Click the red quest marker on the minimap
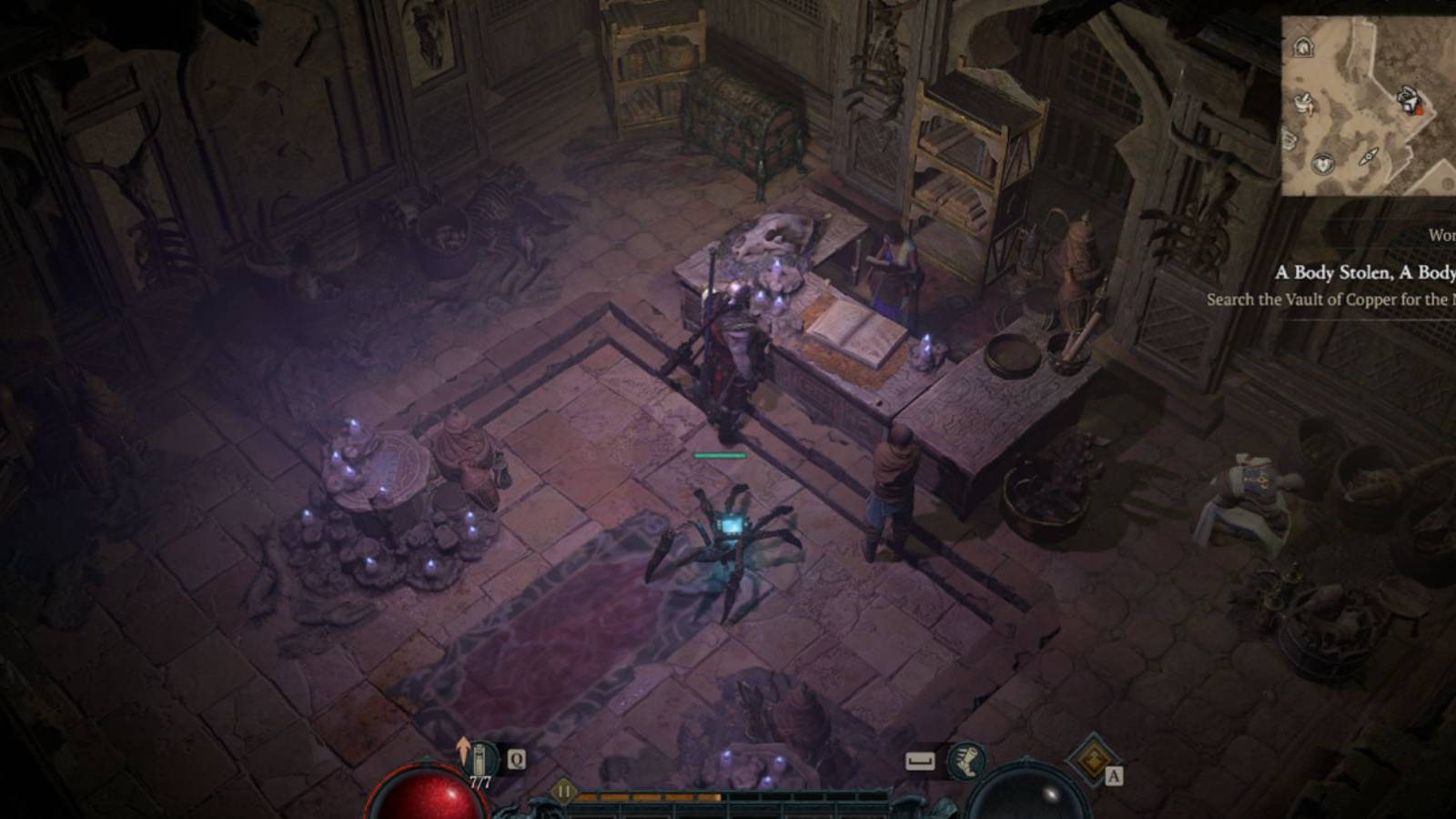 [1420, 109]
